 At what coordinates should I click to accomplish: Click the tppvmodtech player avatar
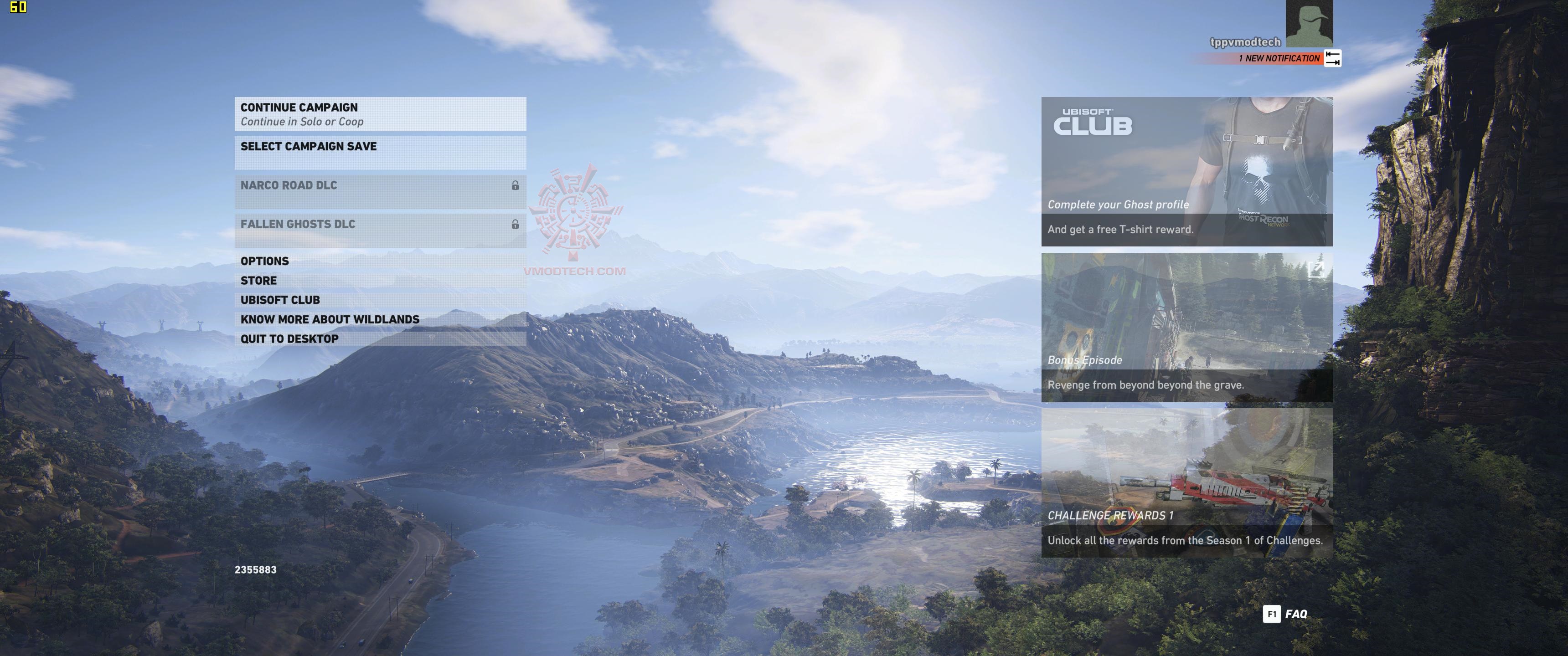pos(1309,23)
